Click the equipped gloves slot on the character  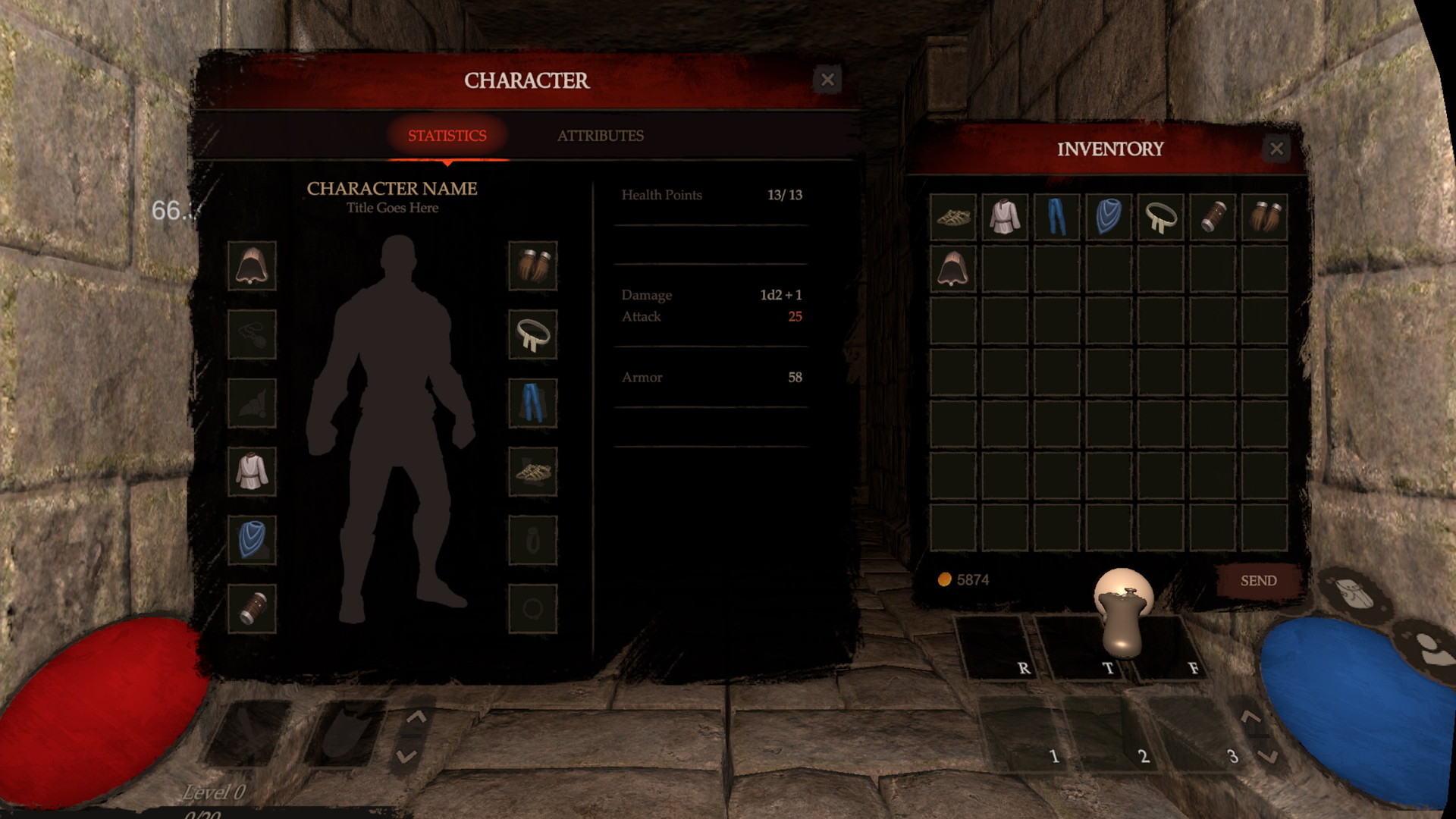(532, 266)
